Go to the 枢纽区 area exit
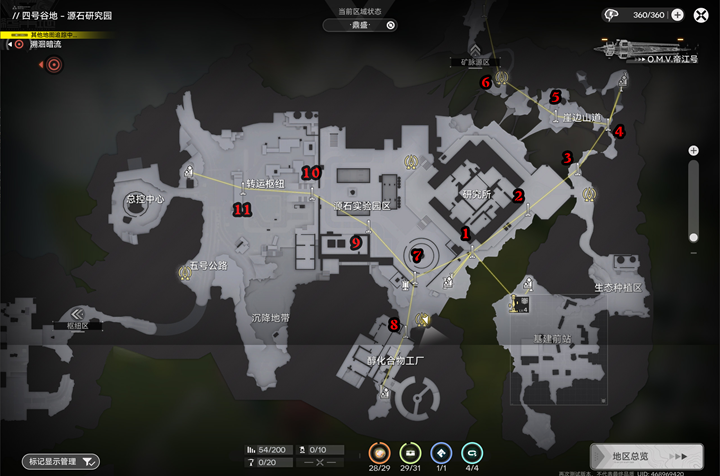Viewport: 720px width, 476px height. click(77, 317)
